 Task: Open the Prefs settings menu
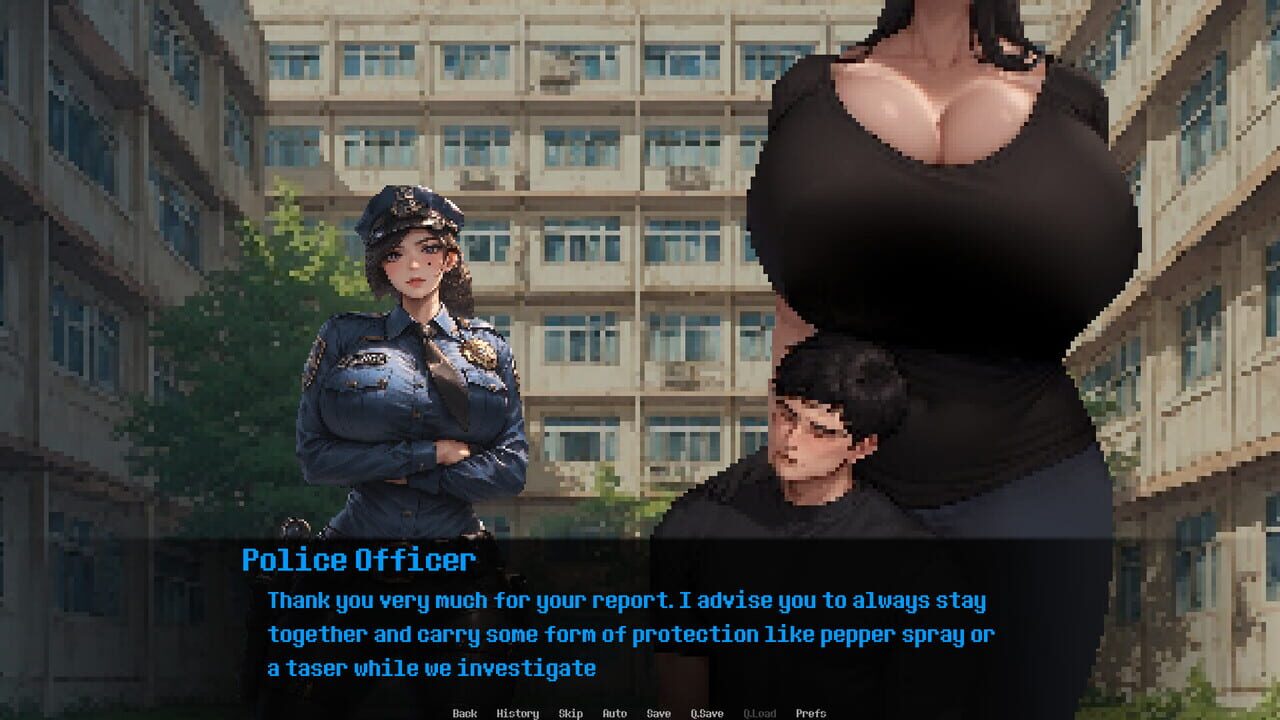click(x=811, y=713)
